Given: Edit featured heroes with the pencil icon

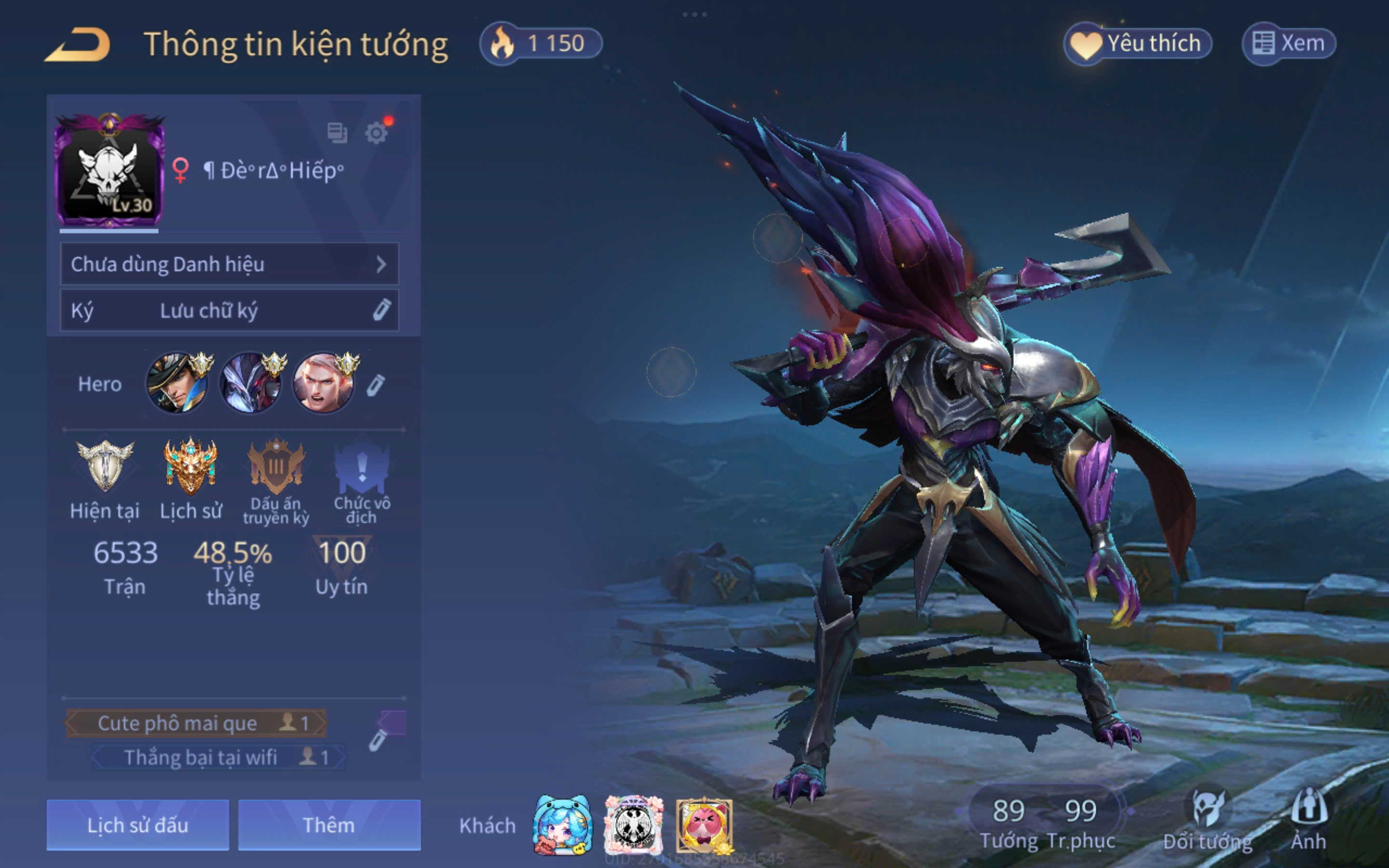Looking at the screenshot, I should pyautogui.click(x=375, y=385).
